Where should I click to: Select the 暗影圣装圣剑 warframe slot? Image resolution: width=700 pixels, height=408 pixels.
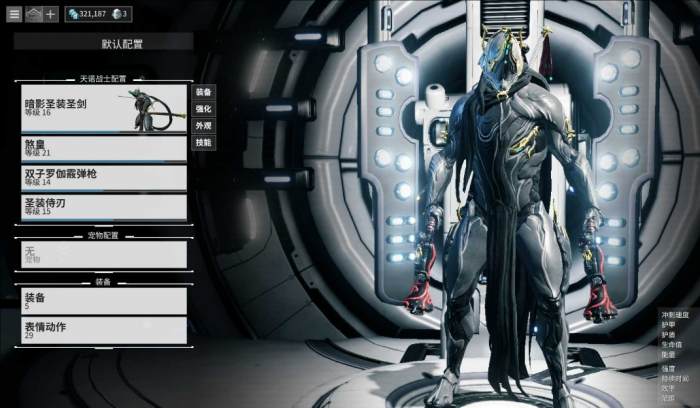103,108
